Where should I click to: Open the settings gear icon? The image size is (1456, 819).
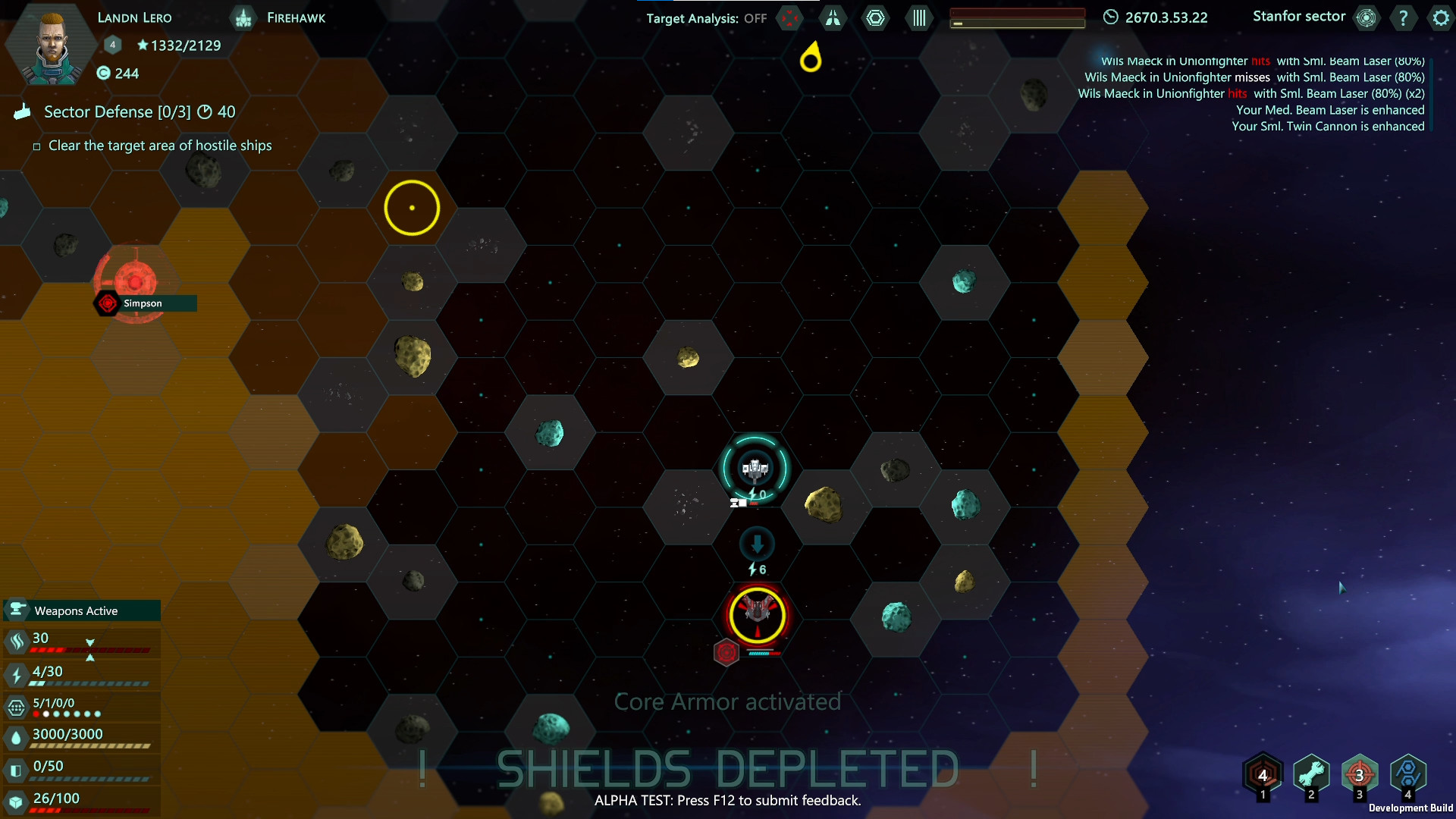[1439, 18]
